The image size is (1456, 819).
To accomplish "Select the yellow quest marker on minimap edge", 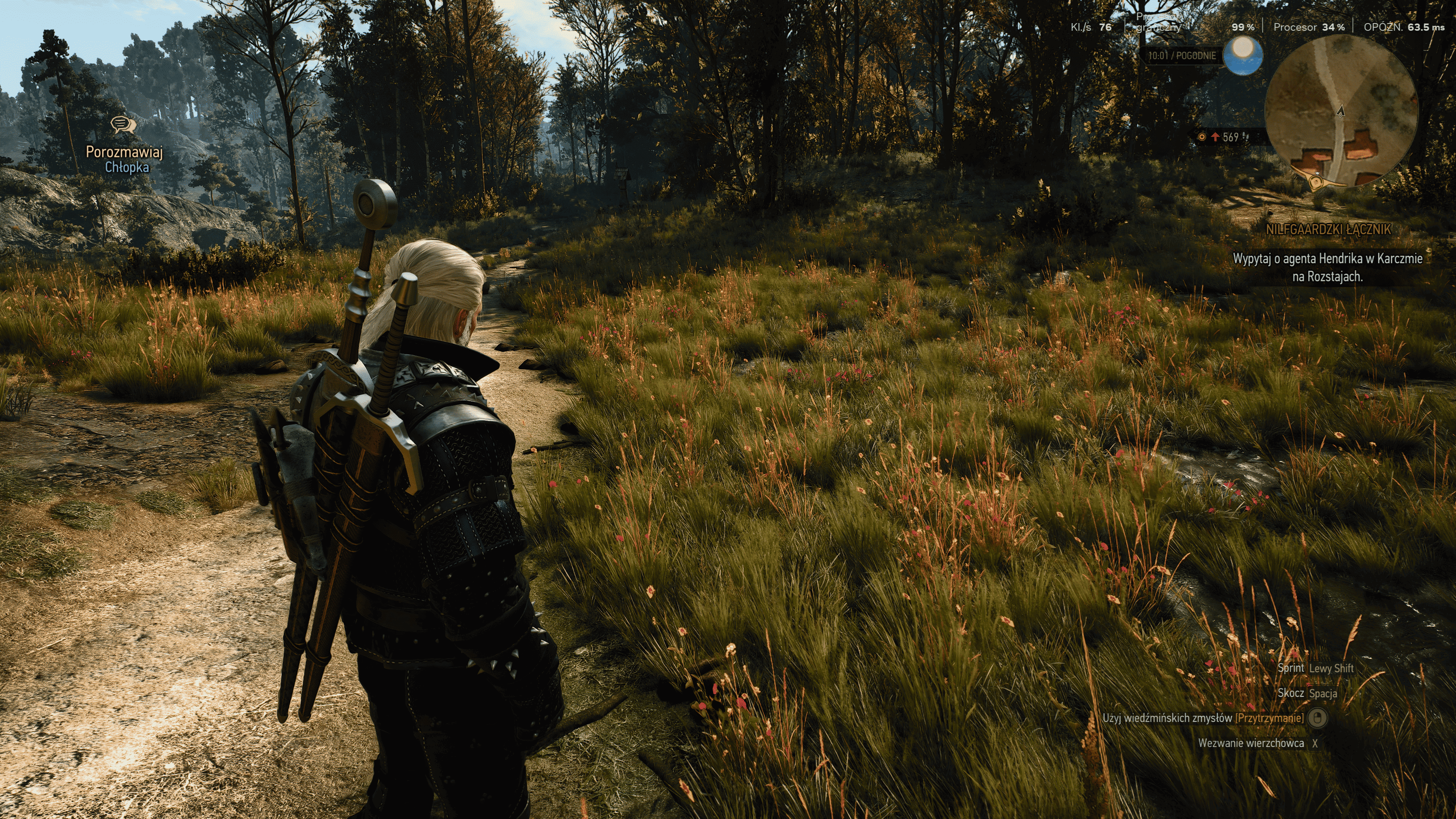I will click(x=1318, y=182).
